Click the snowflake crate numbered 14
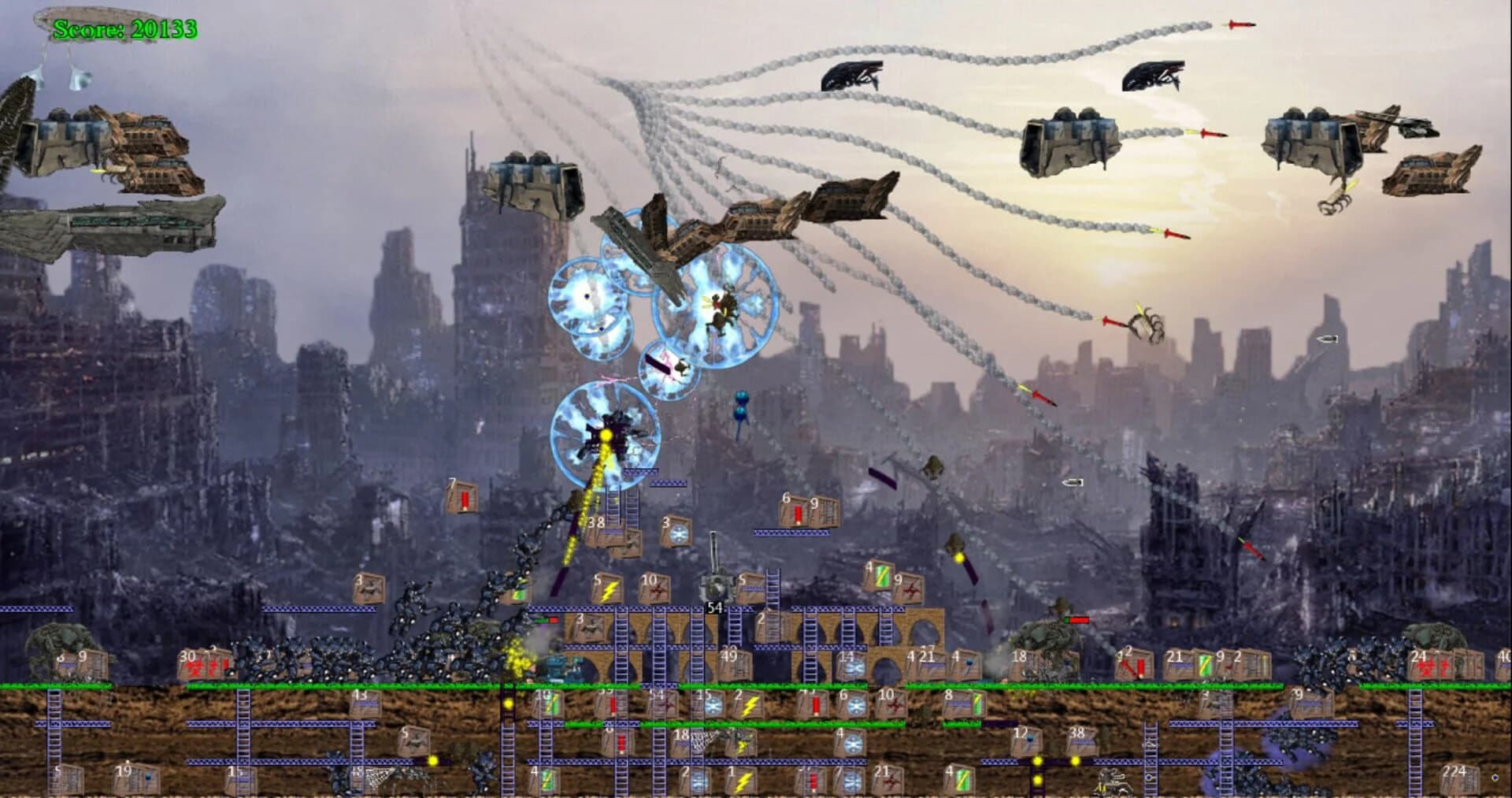Screen dimensions: 1512x798 (x=853, y=667)
